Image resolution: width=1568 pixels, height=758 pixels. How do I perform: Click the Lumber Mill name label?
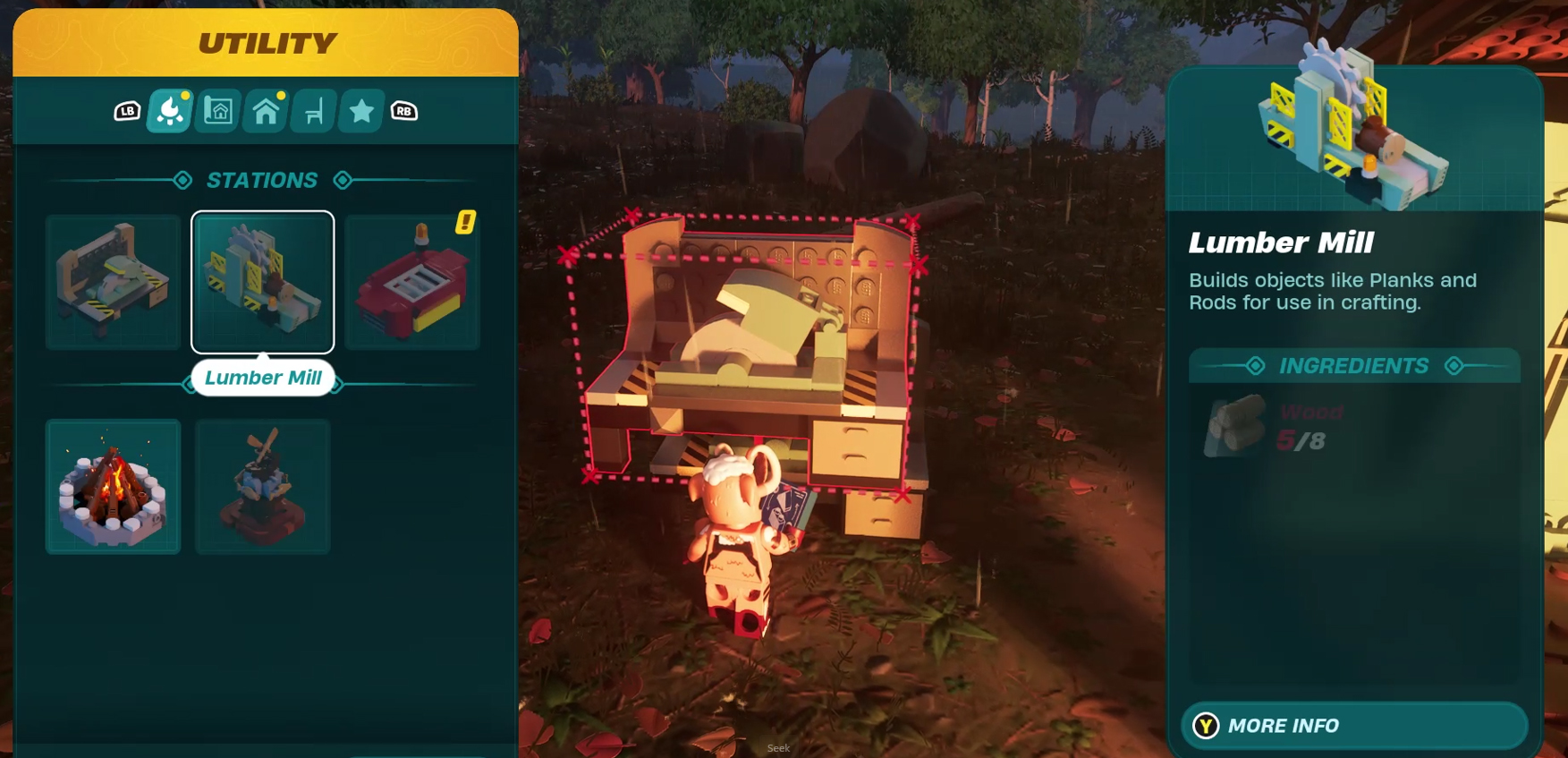coord(262,378)
